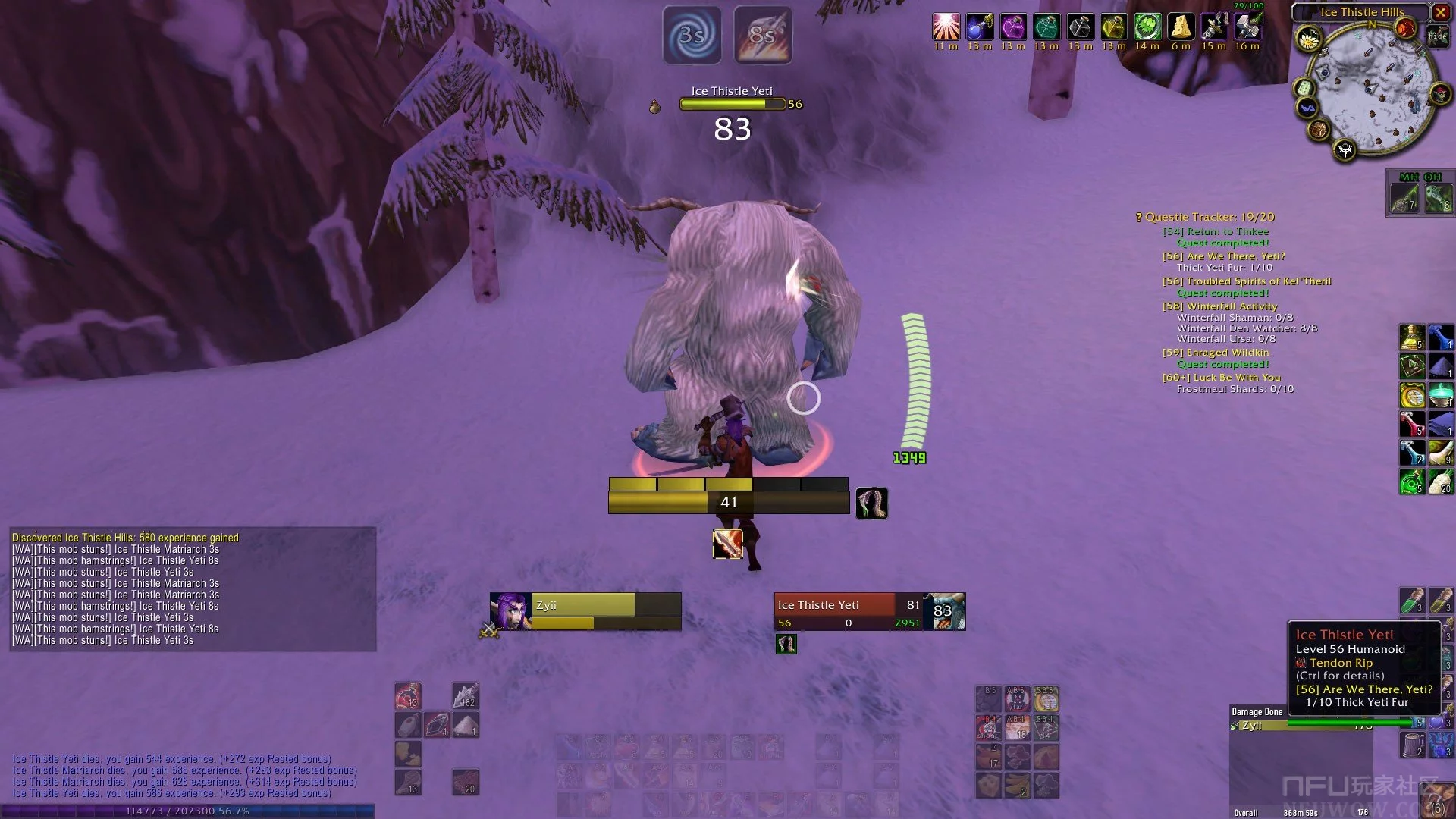Click the Questie Tracker header

click(x=1206, y=218)
